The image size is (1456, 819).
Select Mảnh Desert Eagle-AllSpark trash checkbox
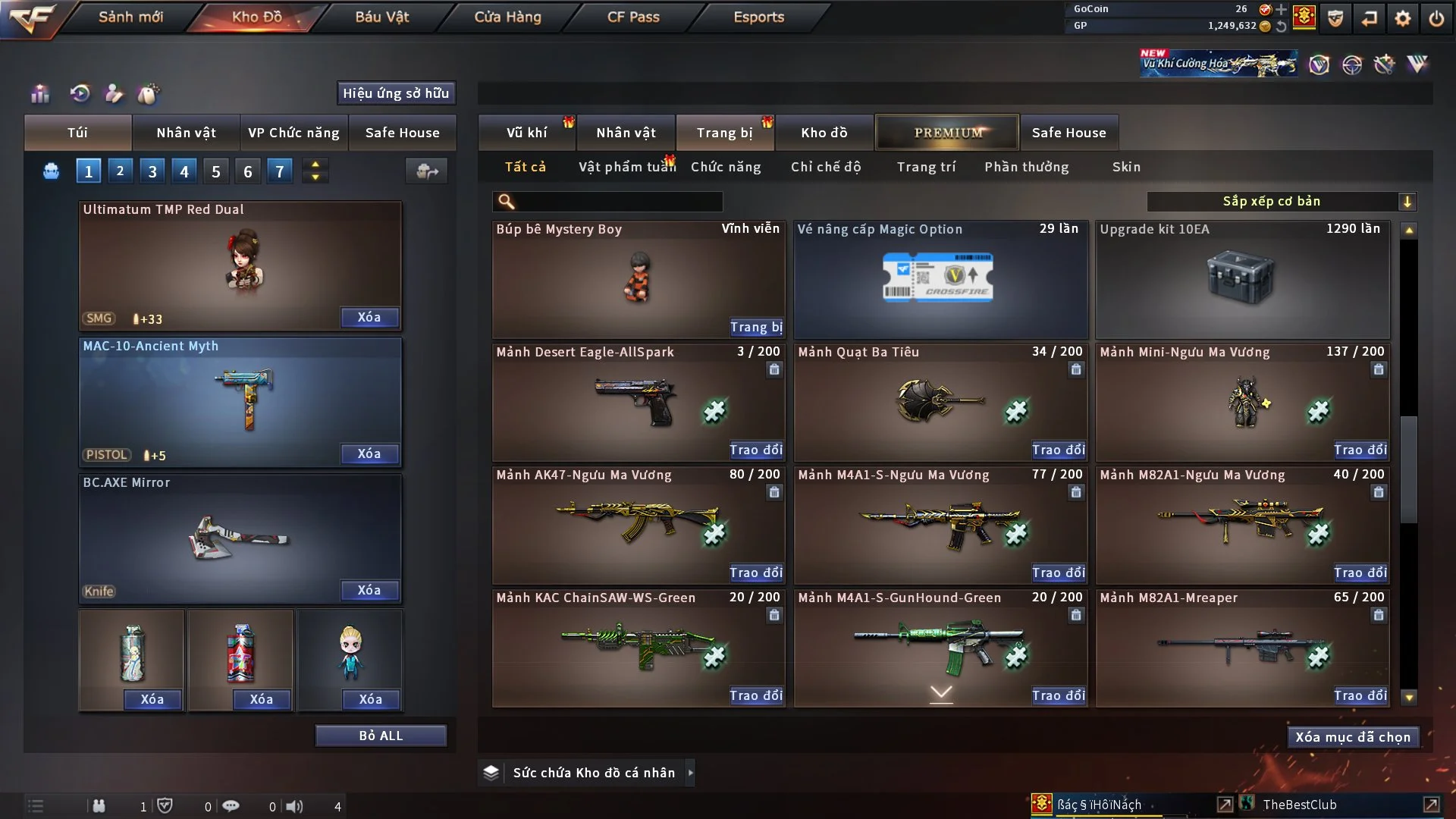click(x=773, y=369)
